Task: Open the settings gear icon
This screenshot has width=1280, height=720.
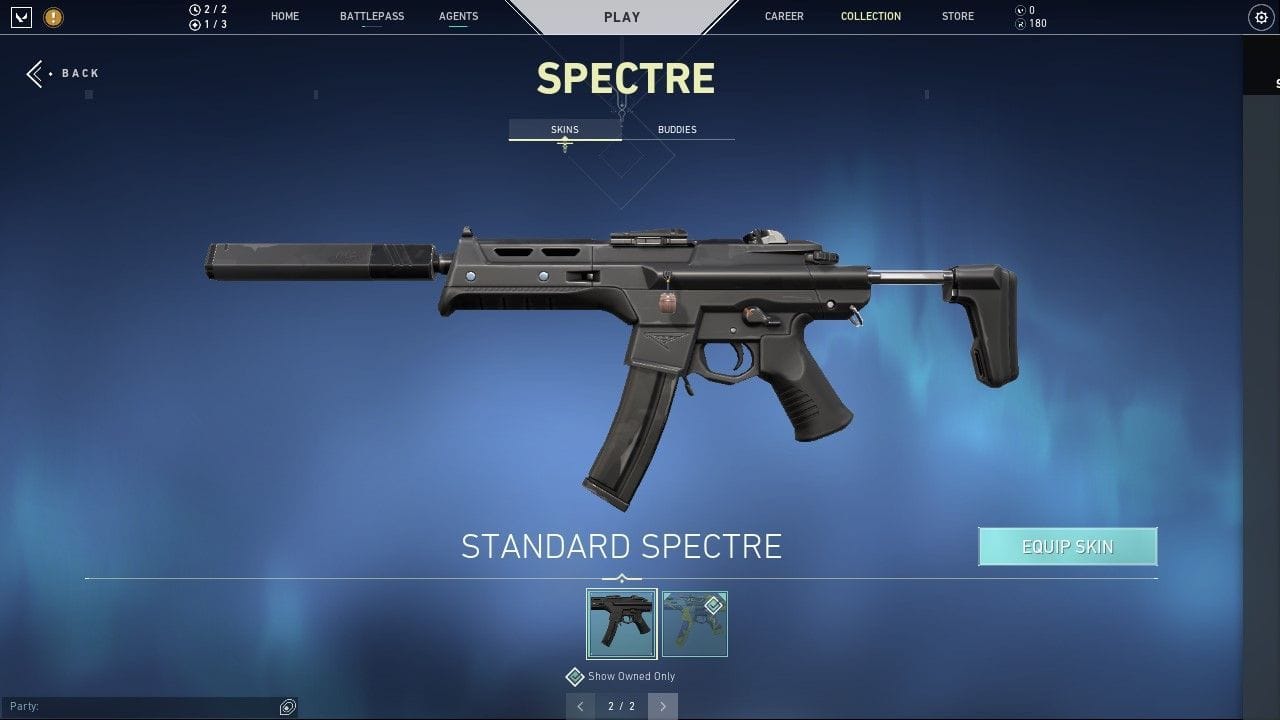Action: (1259, 17)
